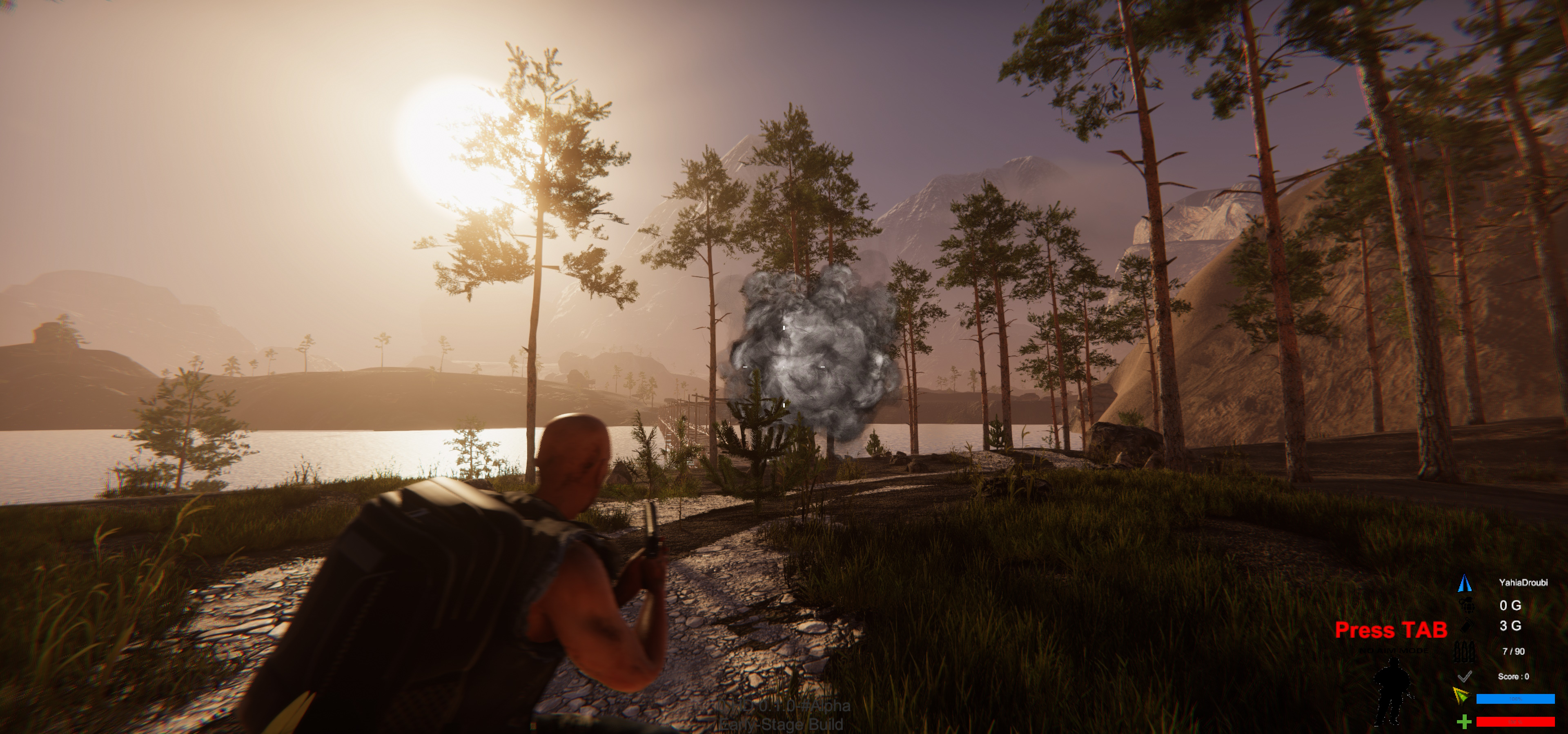Click the rifle bullets ammo icon
The height and width of the screenshot is (734, 1568).
tap(1464, 651)
